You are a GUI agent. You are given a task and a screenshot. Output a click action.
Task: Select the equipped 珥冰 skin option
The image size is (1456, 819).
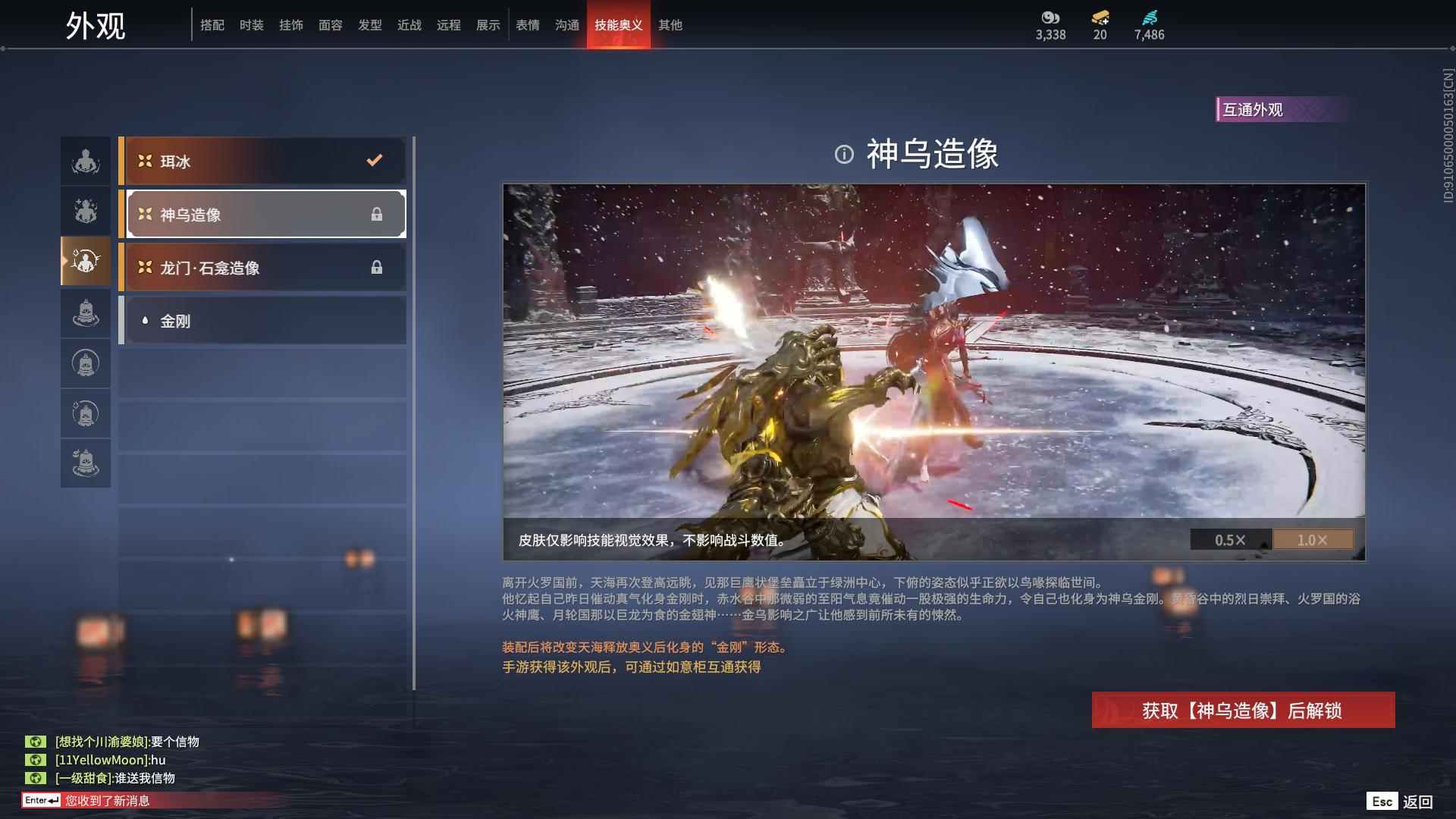pyautogui.click(x=263, y=161)
